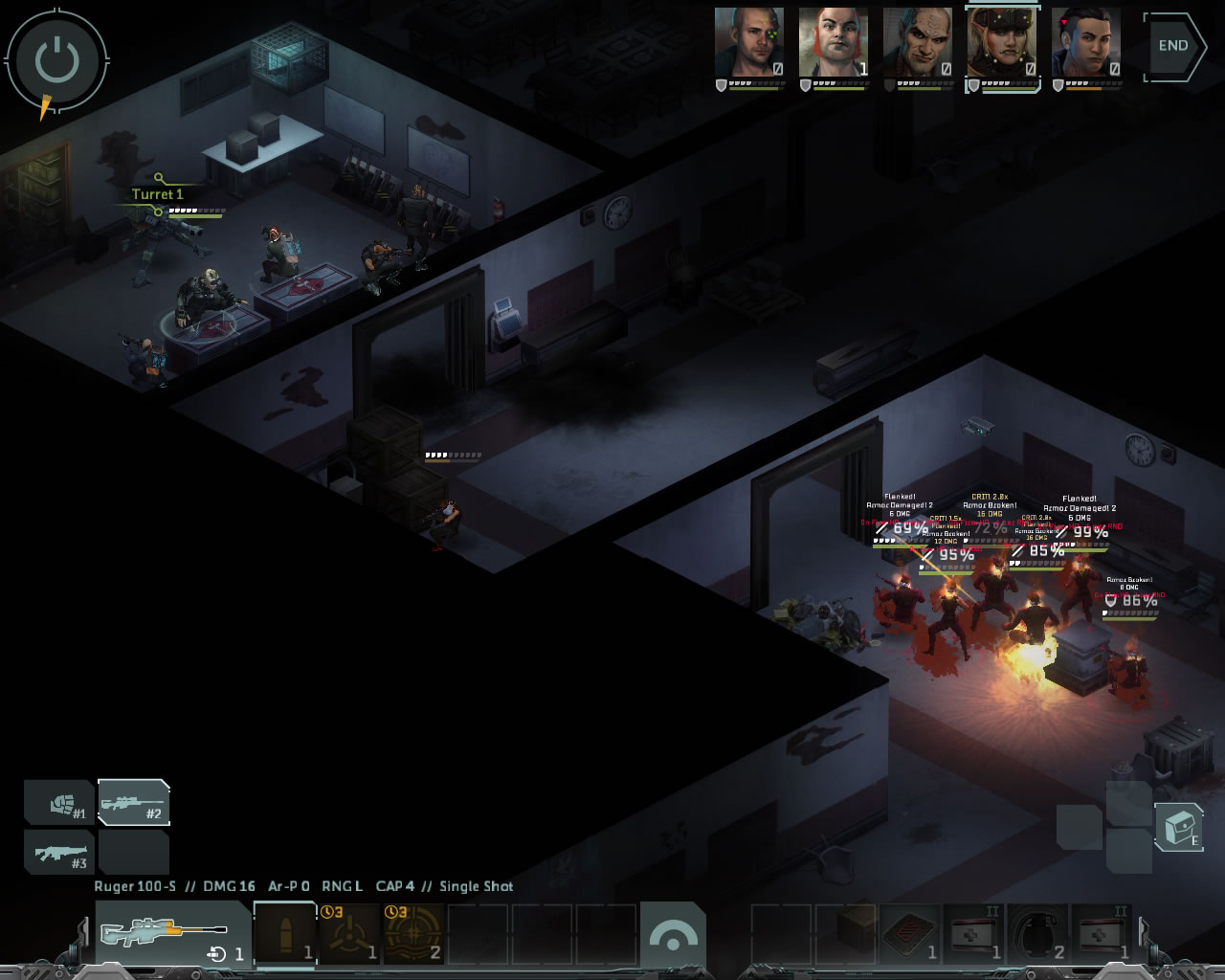Screen dimensions: 1225x980
Task: Activate the crosshair aimed shot ability
Action: [x=413, y=933]
